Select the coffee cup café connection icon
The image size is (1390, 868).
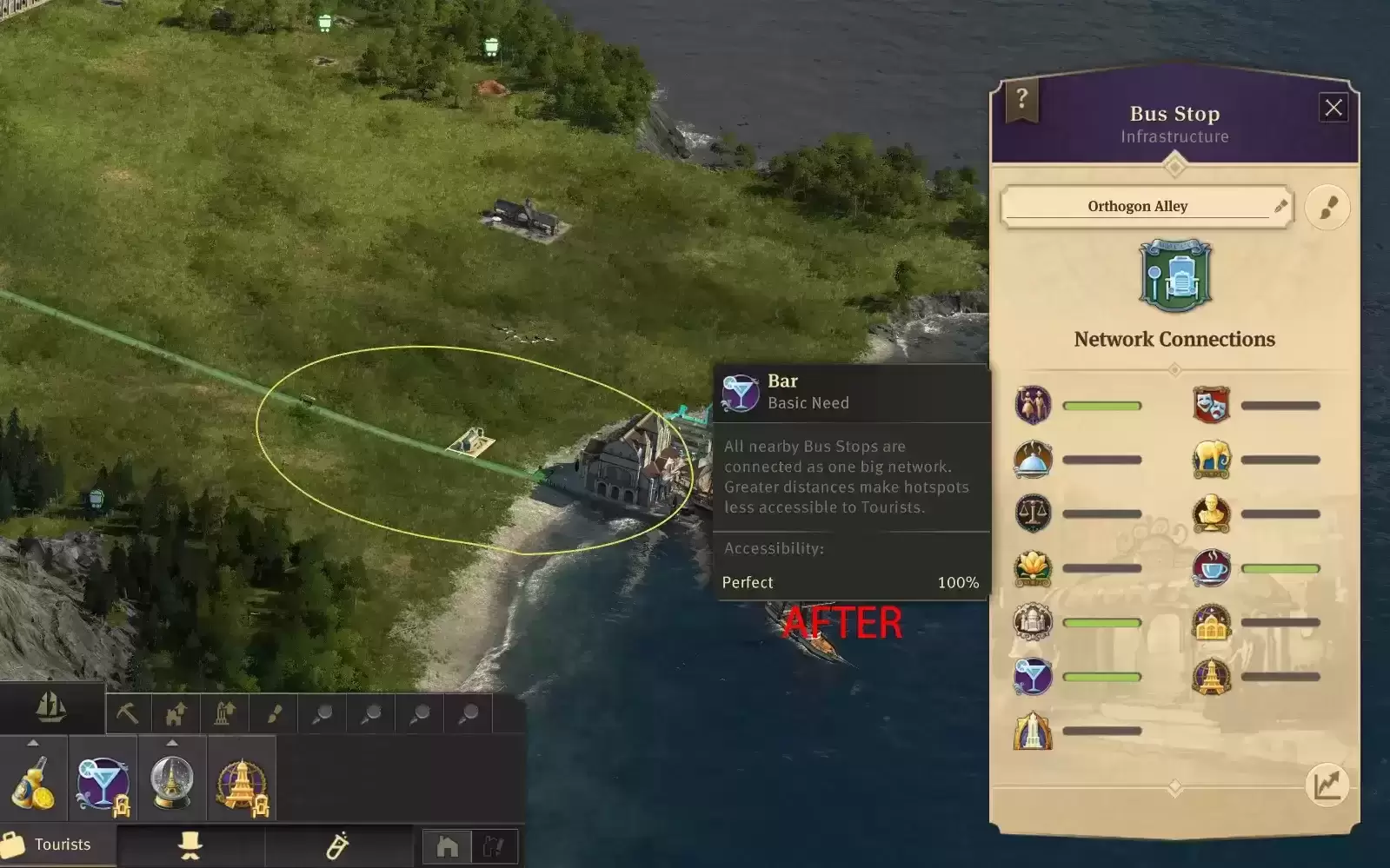coord(1211,568)
